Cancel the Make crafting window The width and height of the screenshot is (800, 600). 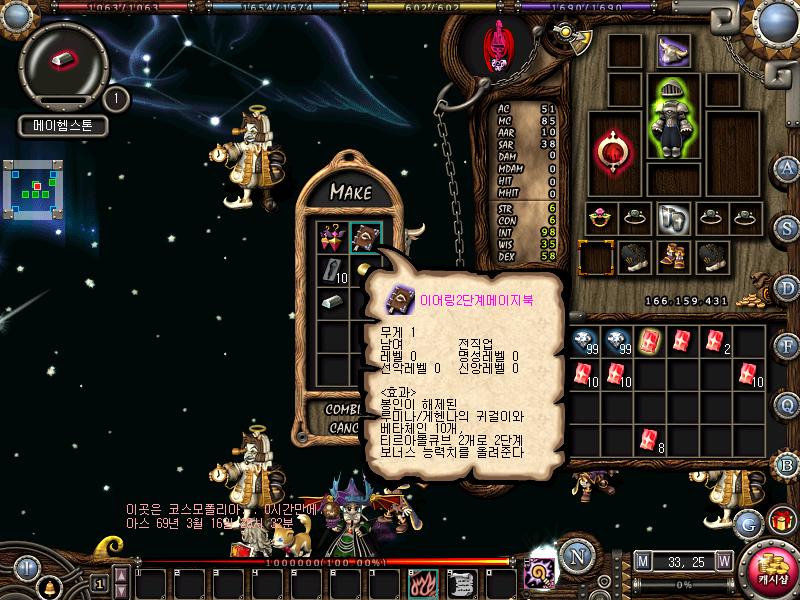(x=345, y=428)
